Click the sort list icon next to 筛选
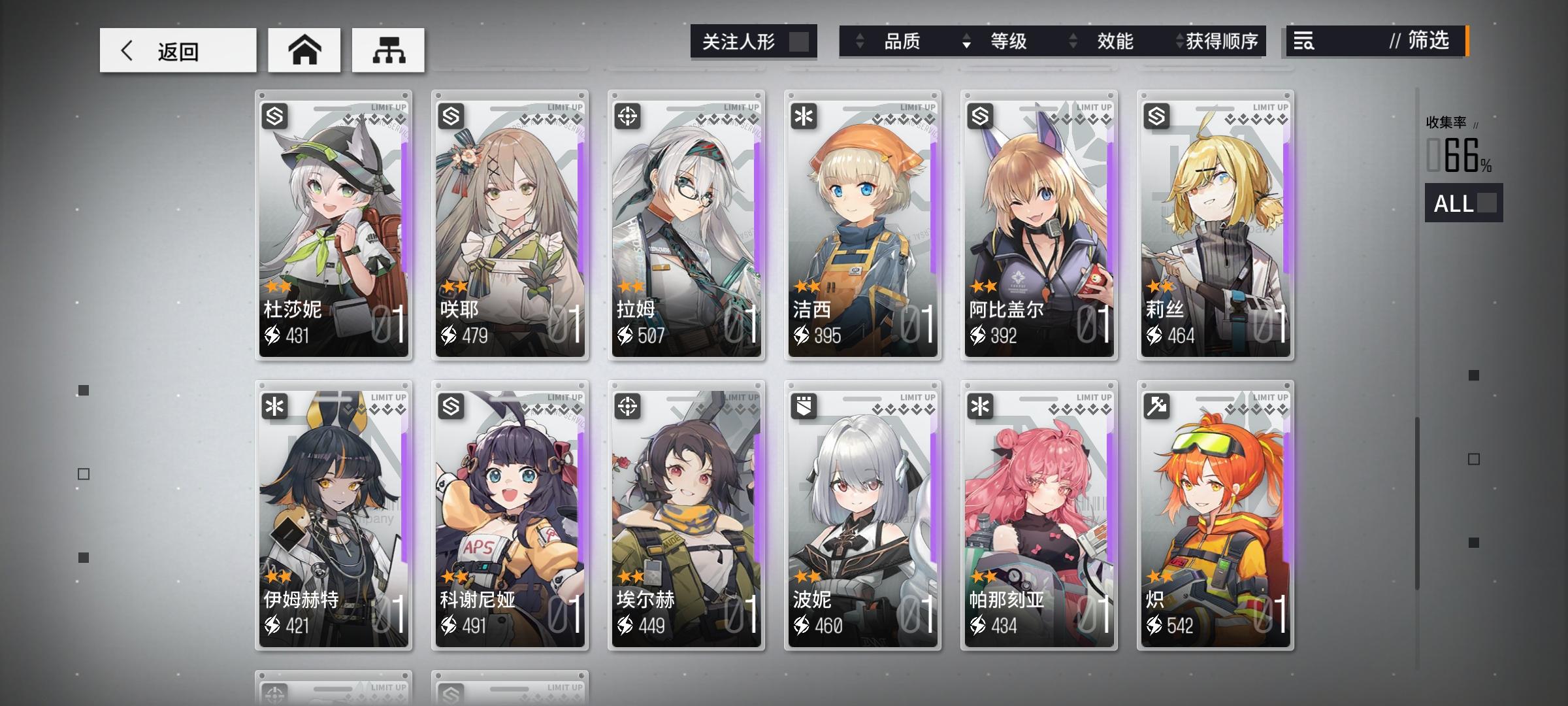Viewport: 1568px width, 706px height. tap(1303, 42)
